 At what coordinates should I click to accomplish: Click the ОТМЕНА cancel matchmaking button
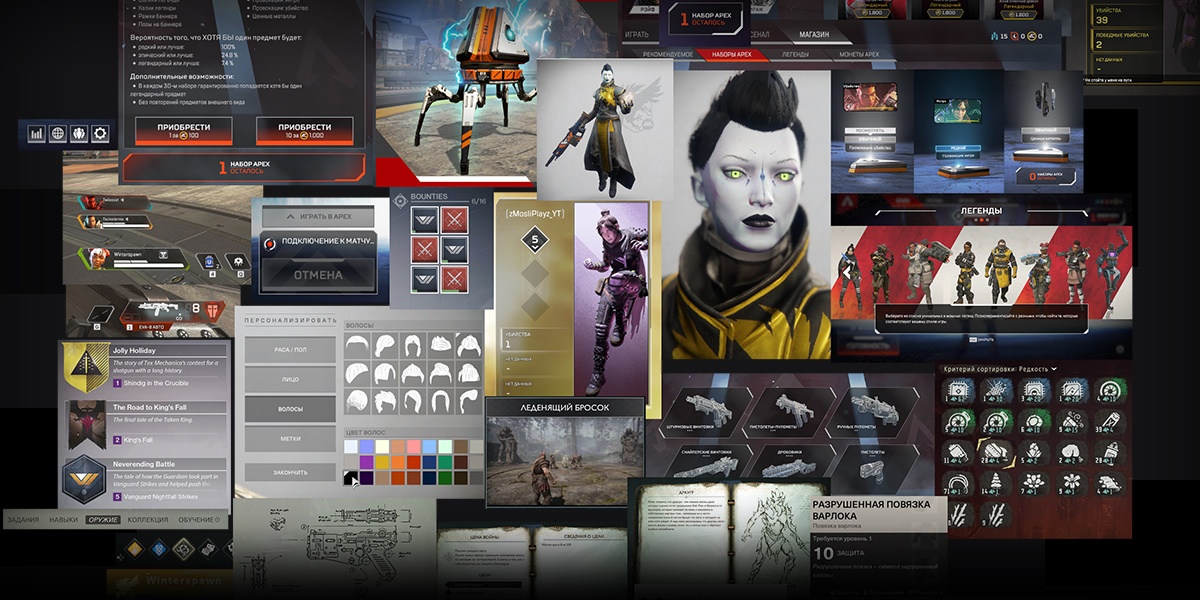tap(317, 275)
